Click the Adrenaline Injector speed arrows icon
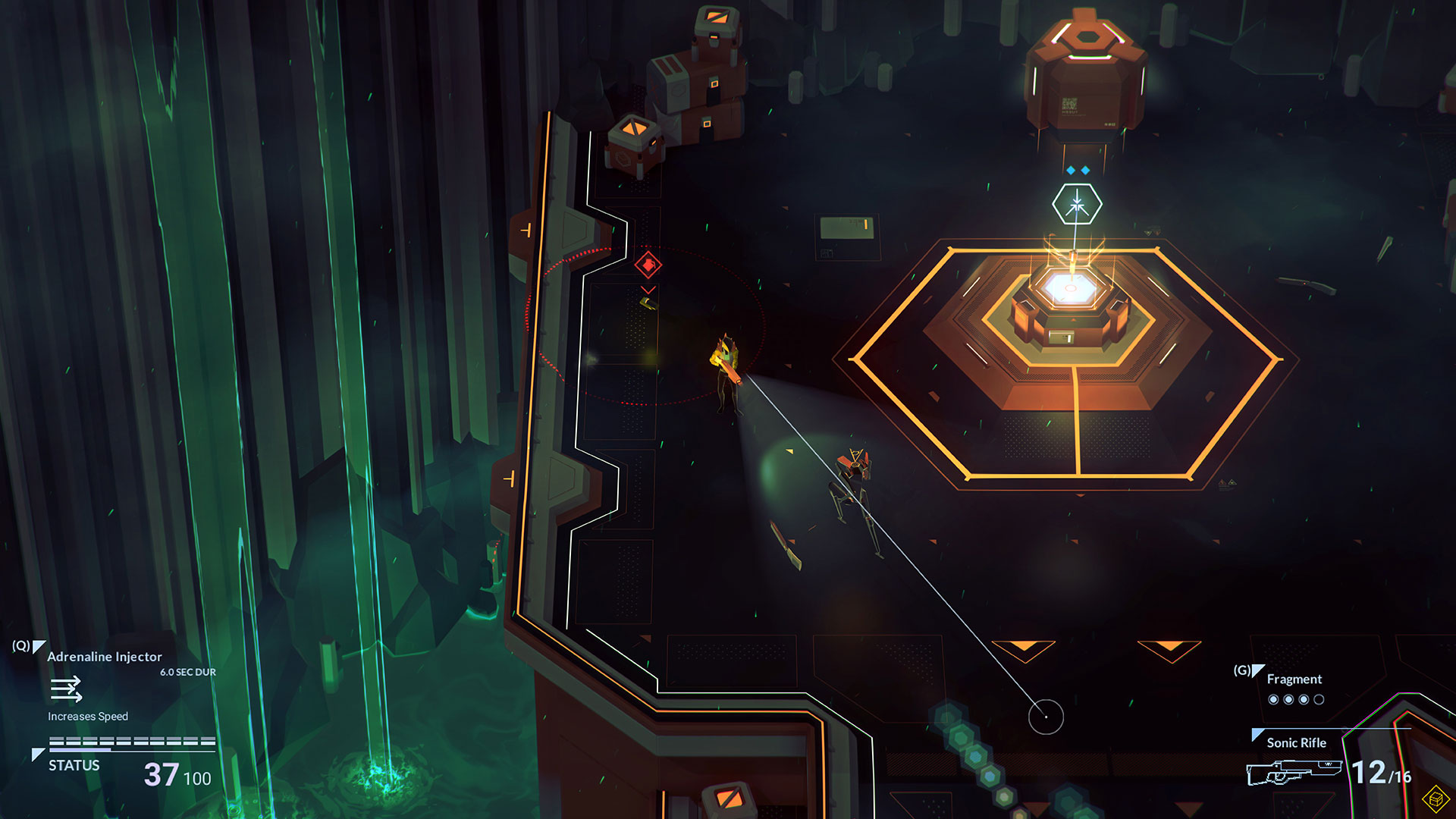The height and width of the screenshot is (819, 1456). point(66,688)
